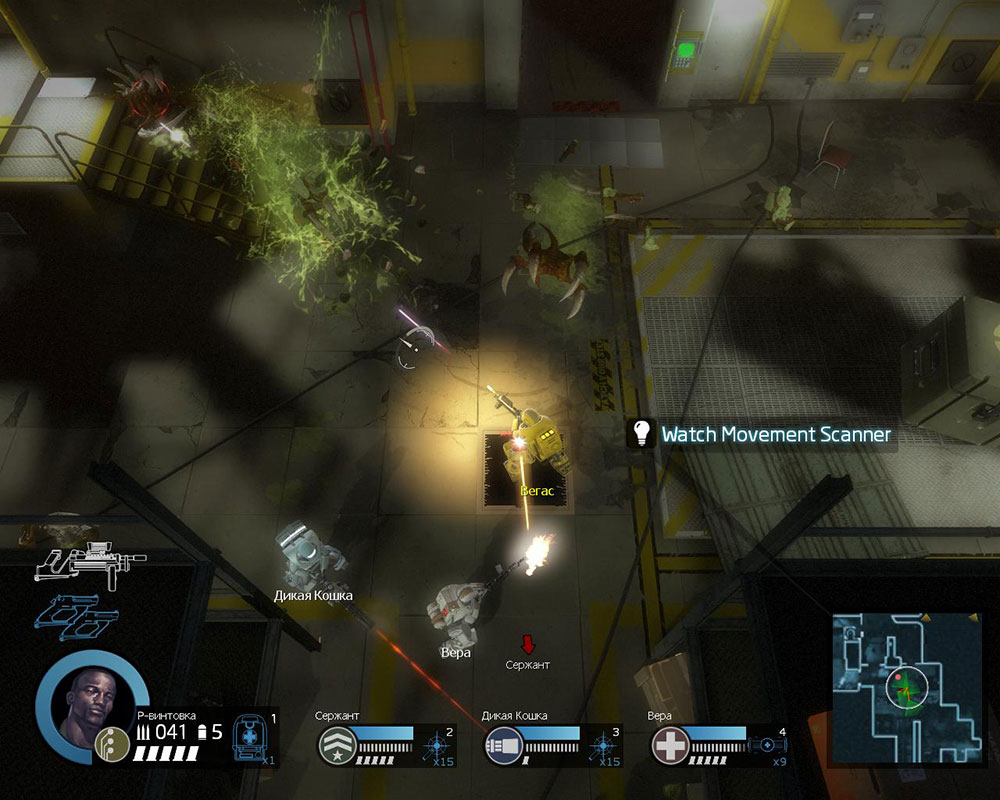
Task: Select Сержант's officer chevron class icon
Action: click(335, 746)
